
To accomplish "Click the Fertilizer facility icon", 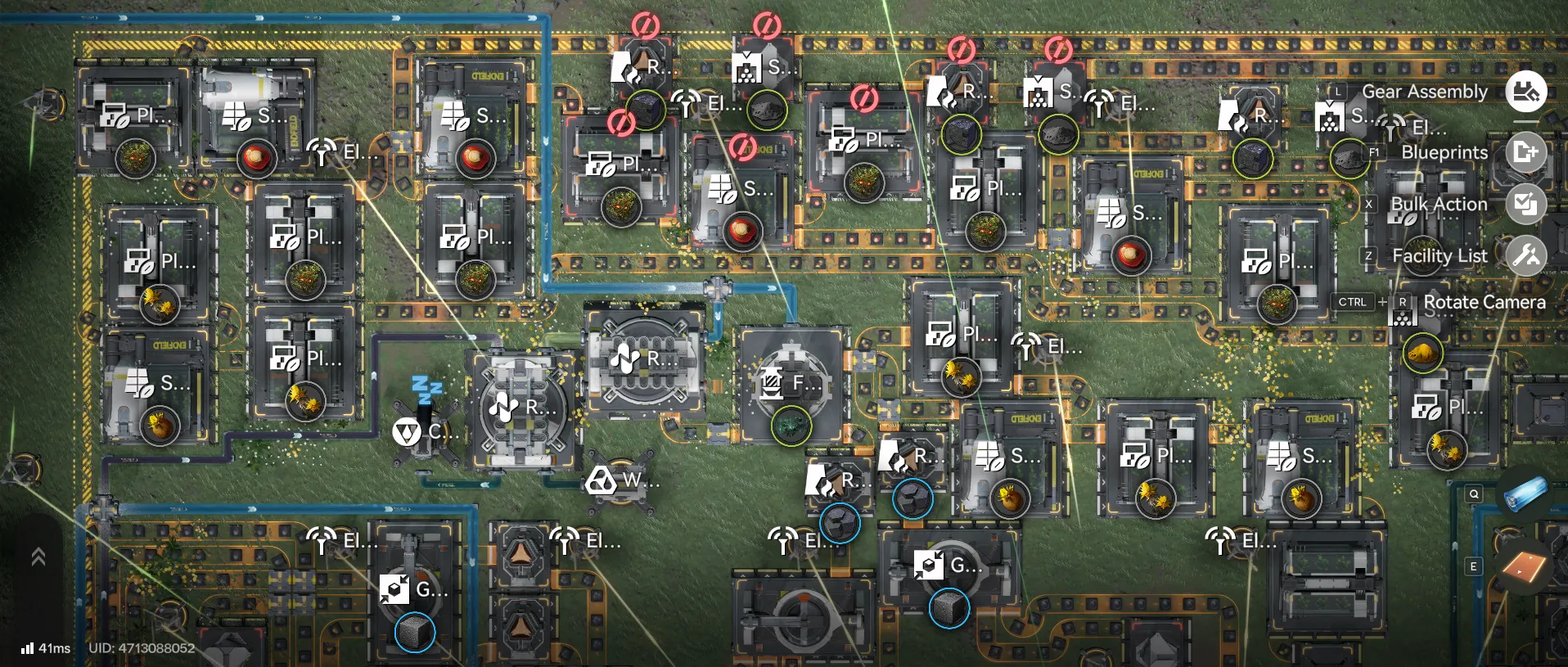I will click(x=769, y=381).
